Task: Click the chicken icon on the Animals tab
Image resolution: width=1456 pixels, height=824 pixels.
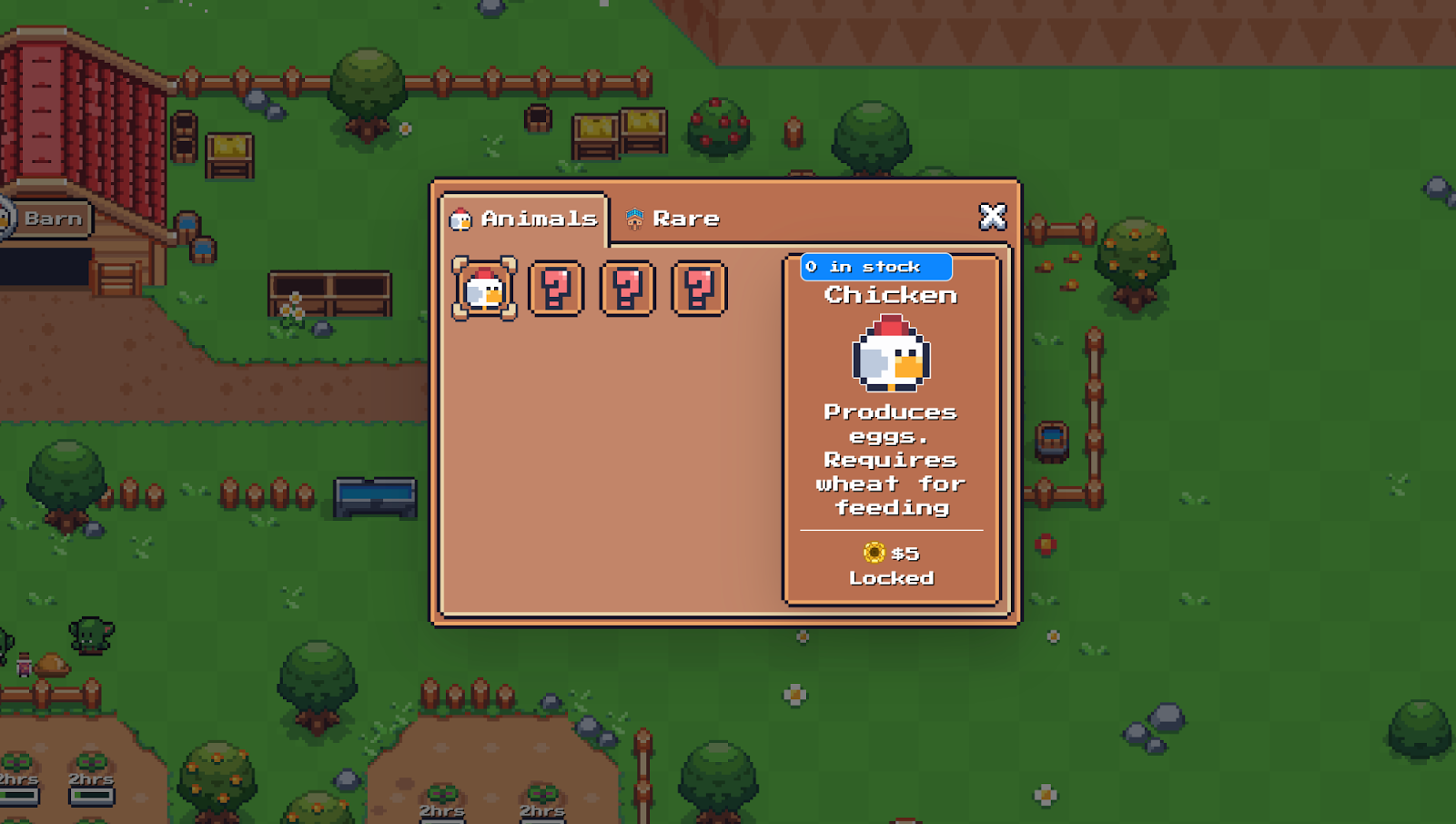Action: [x=462, y=218]
